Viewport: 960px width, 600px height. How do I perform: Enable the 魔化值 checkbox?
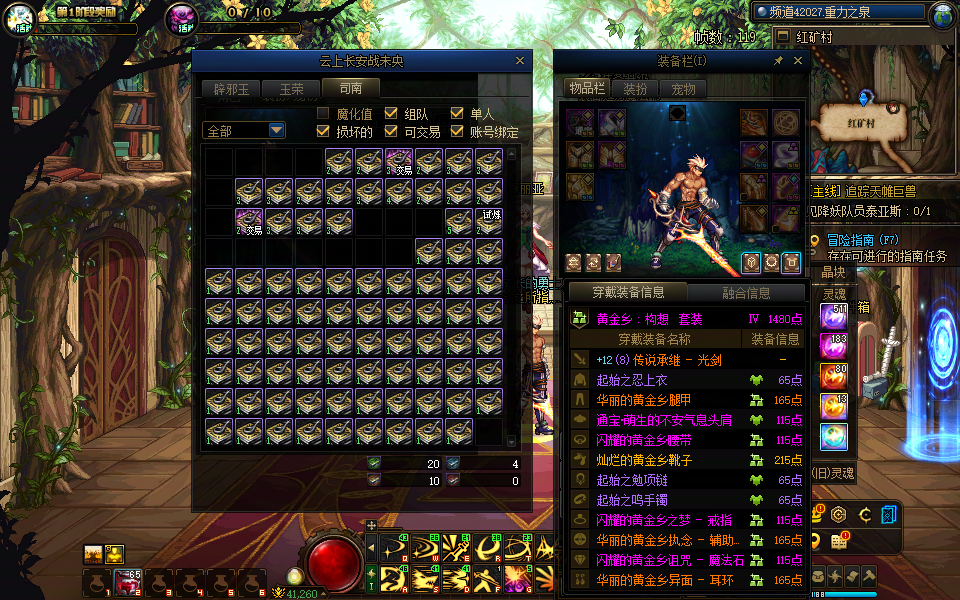323,114
